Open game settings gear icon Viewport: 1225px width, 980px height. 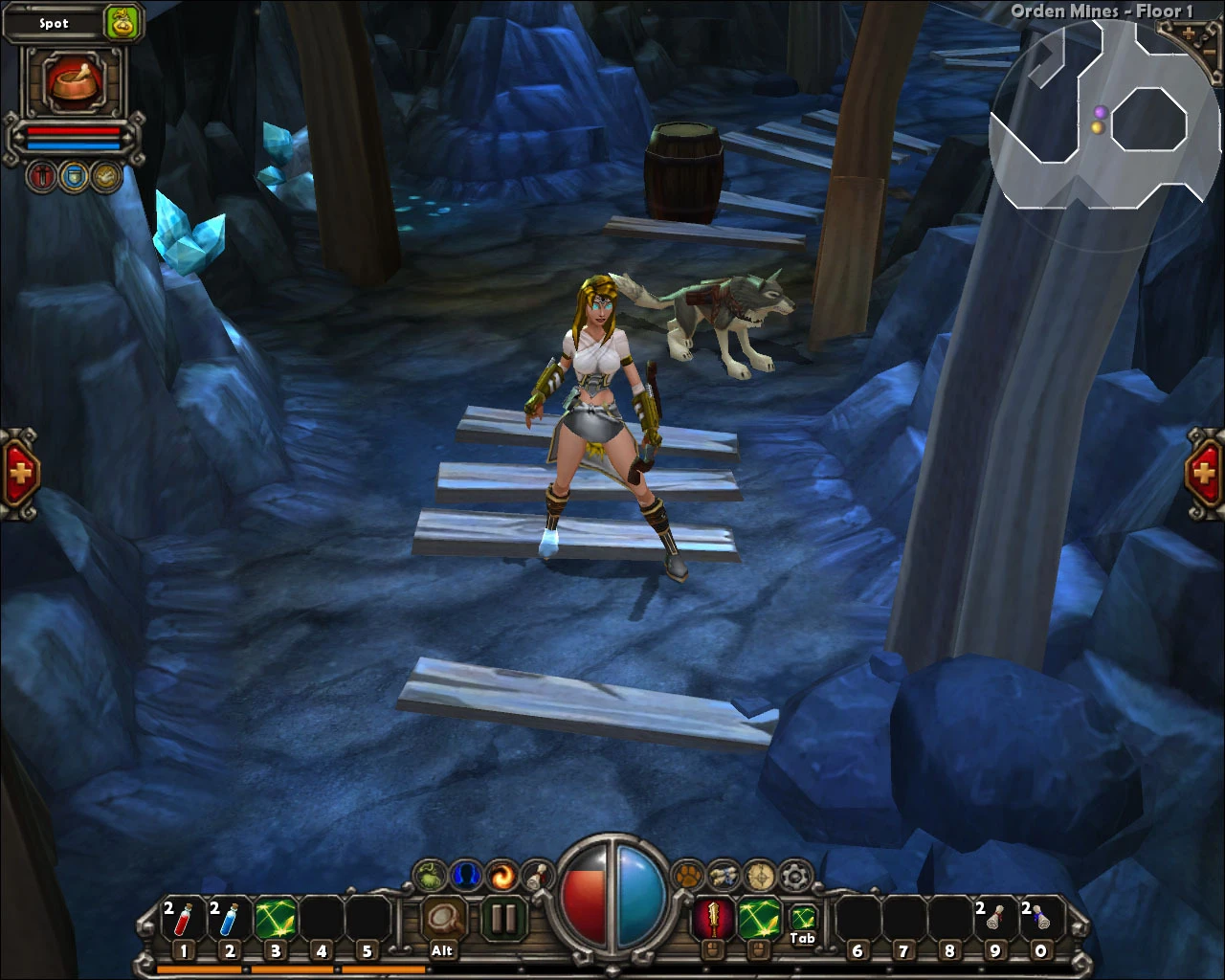[x=795, y=875]
